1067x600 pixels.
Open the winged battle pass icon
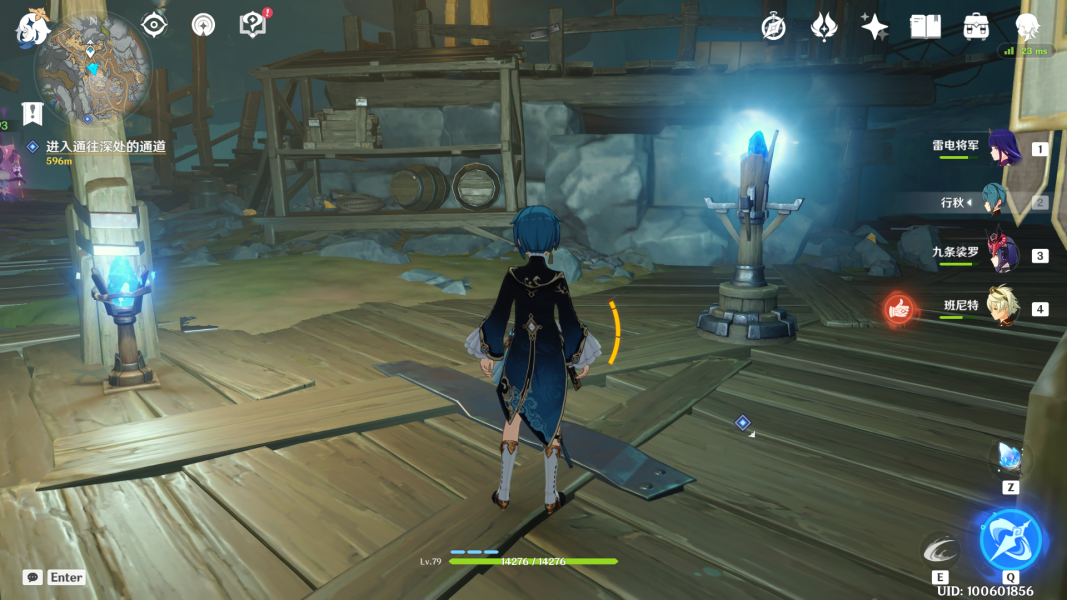click(x=824, y=27)
